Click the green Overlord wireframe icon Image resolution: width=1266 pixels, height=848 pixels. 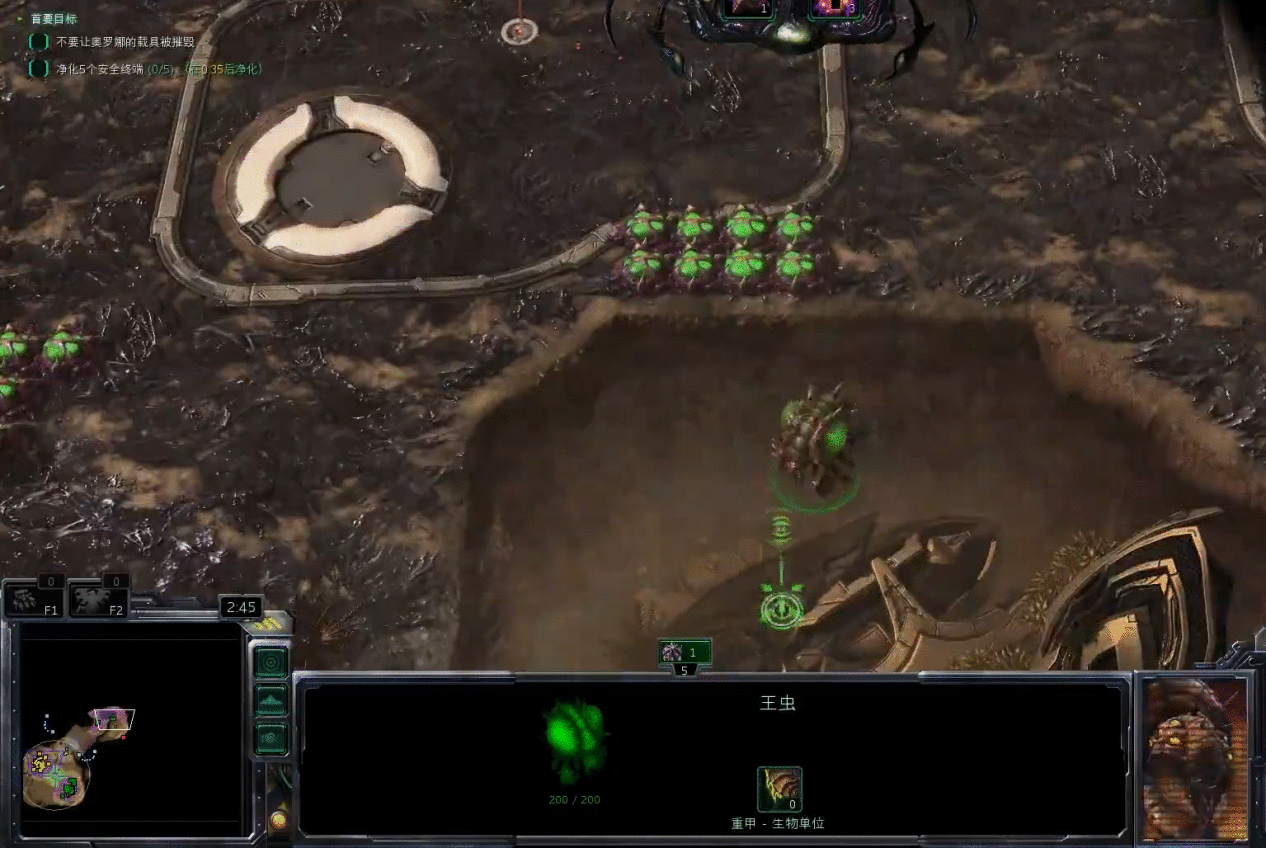tap(575, 738)
